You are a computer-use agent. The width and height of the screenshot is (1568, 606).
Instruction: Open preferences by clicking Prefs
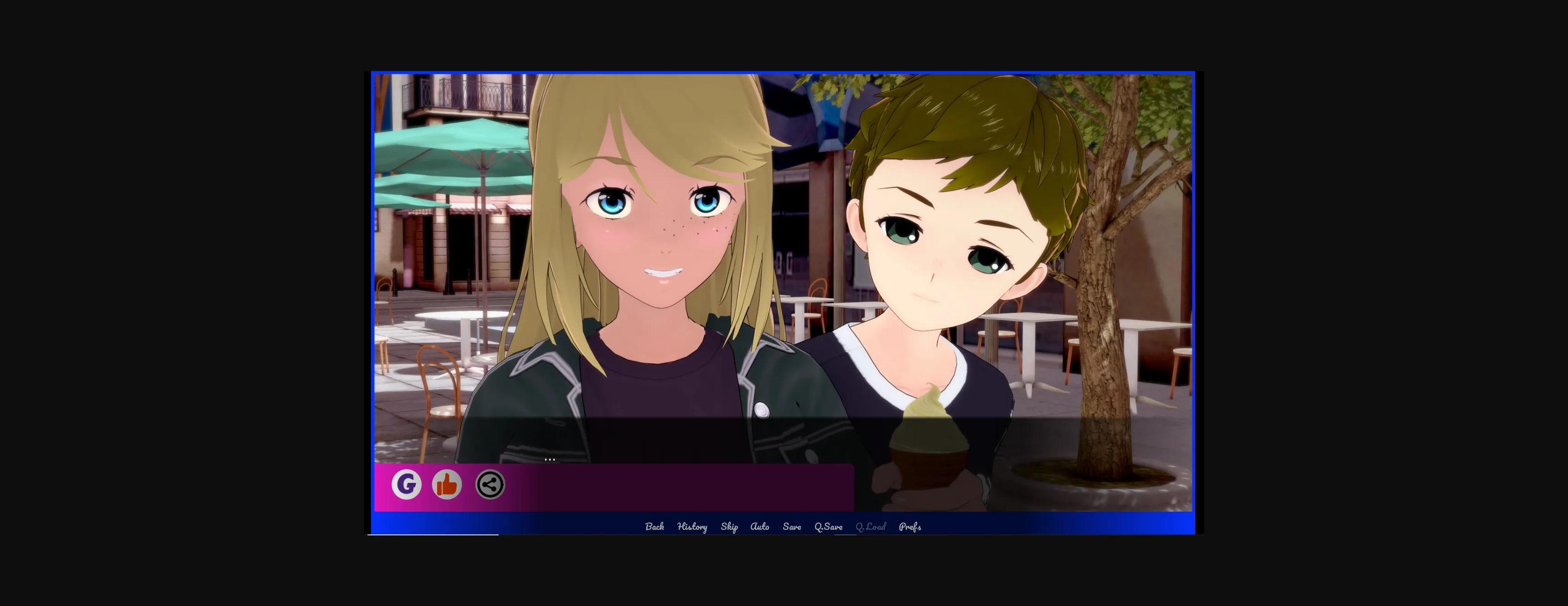(911, 526)
